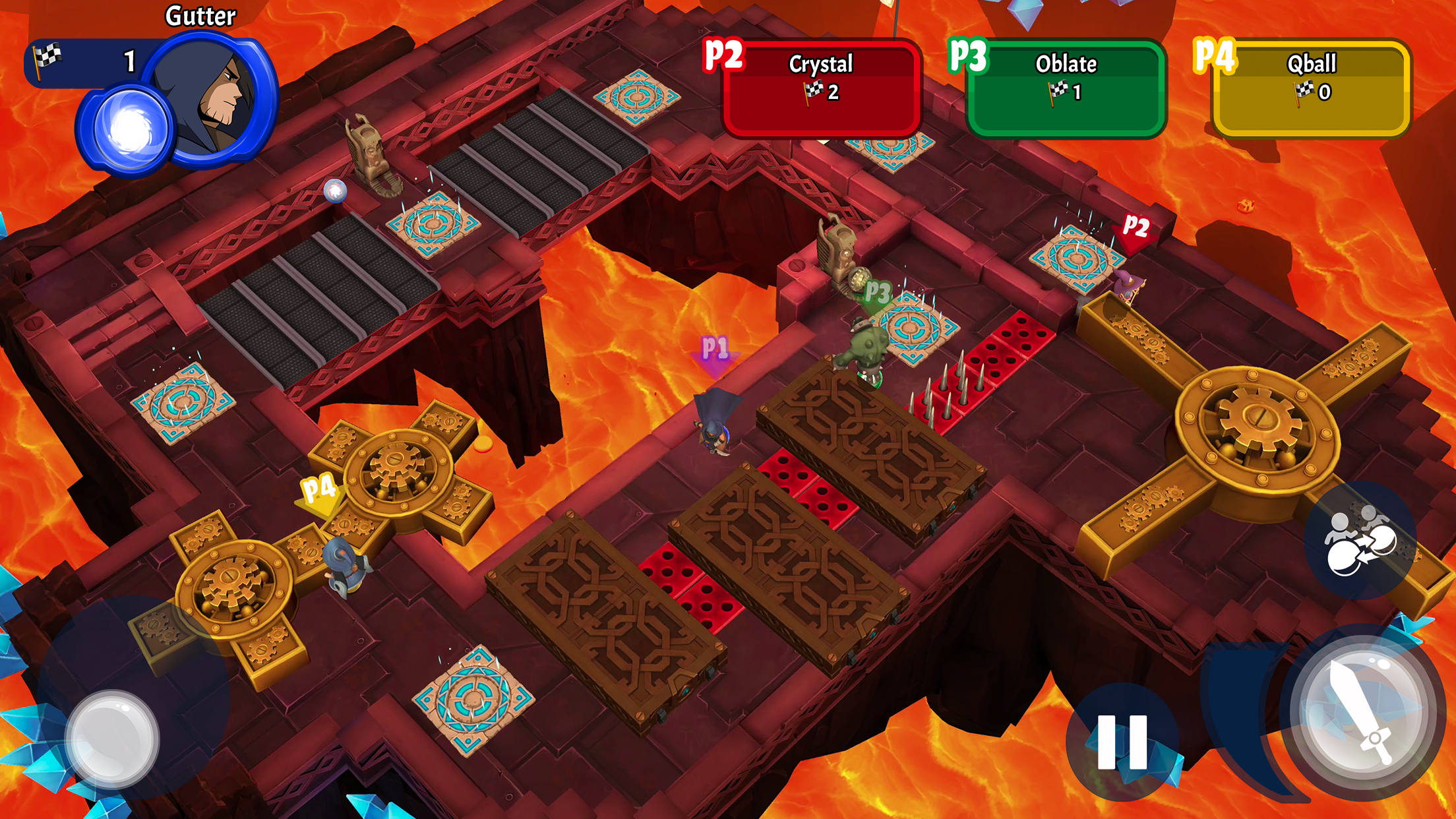
Task: Pause the game with the pause button
Action: [1122, 742]
